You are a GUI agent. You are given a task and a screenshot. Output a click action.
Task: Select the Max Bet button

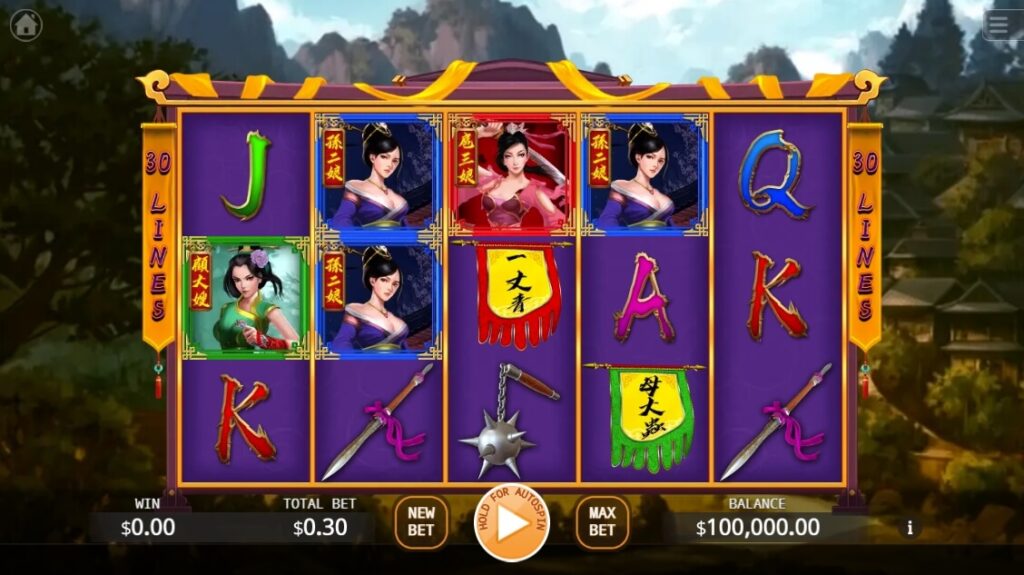[x=602, y=522]
